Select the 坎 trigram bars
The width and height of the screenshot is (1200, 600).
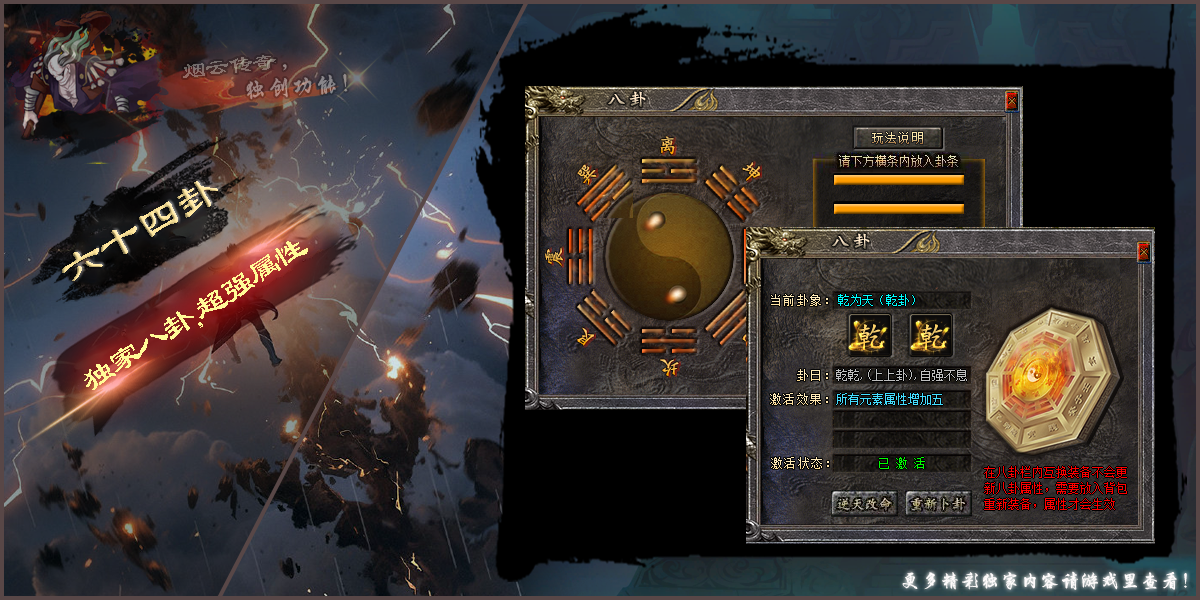667,339
